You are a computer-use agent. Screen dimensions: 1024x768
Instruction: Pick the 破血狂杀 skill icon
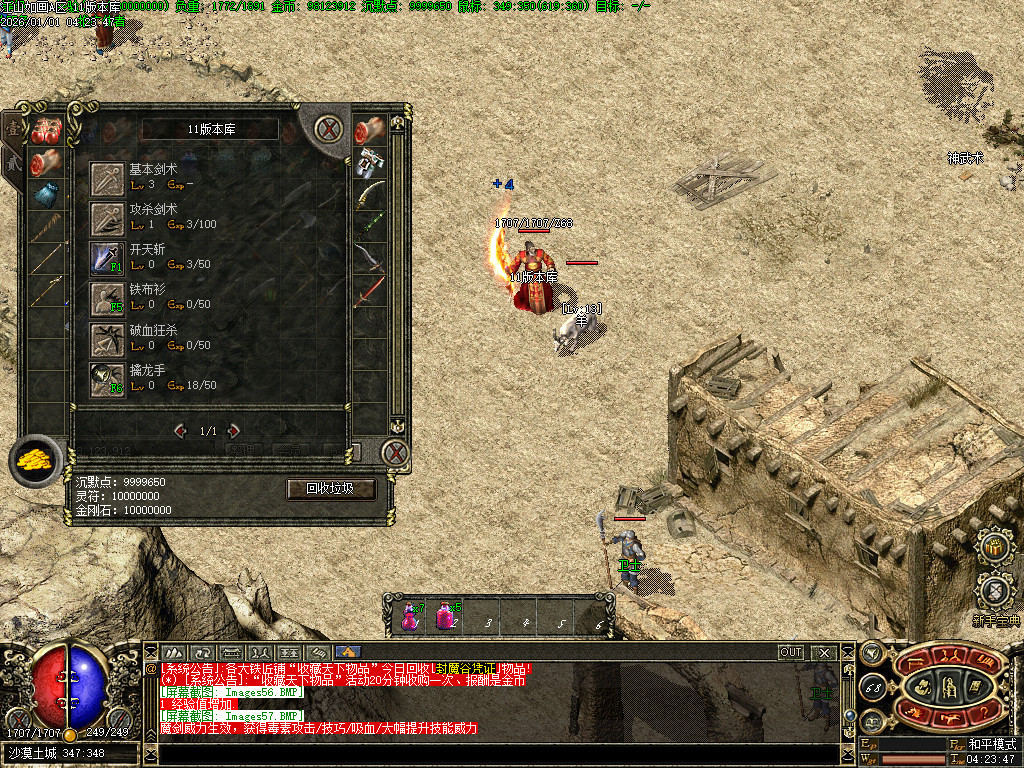[106, 339]
